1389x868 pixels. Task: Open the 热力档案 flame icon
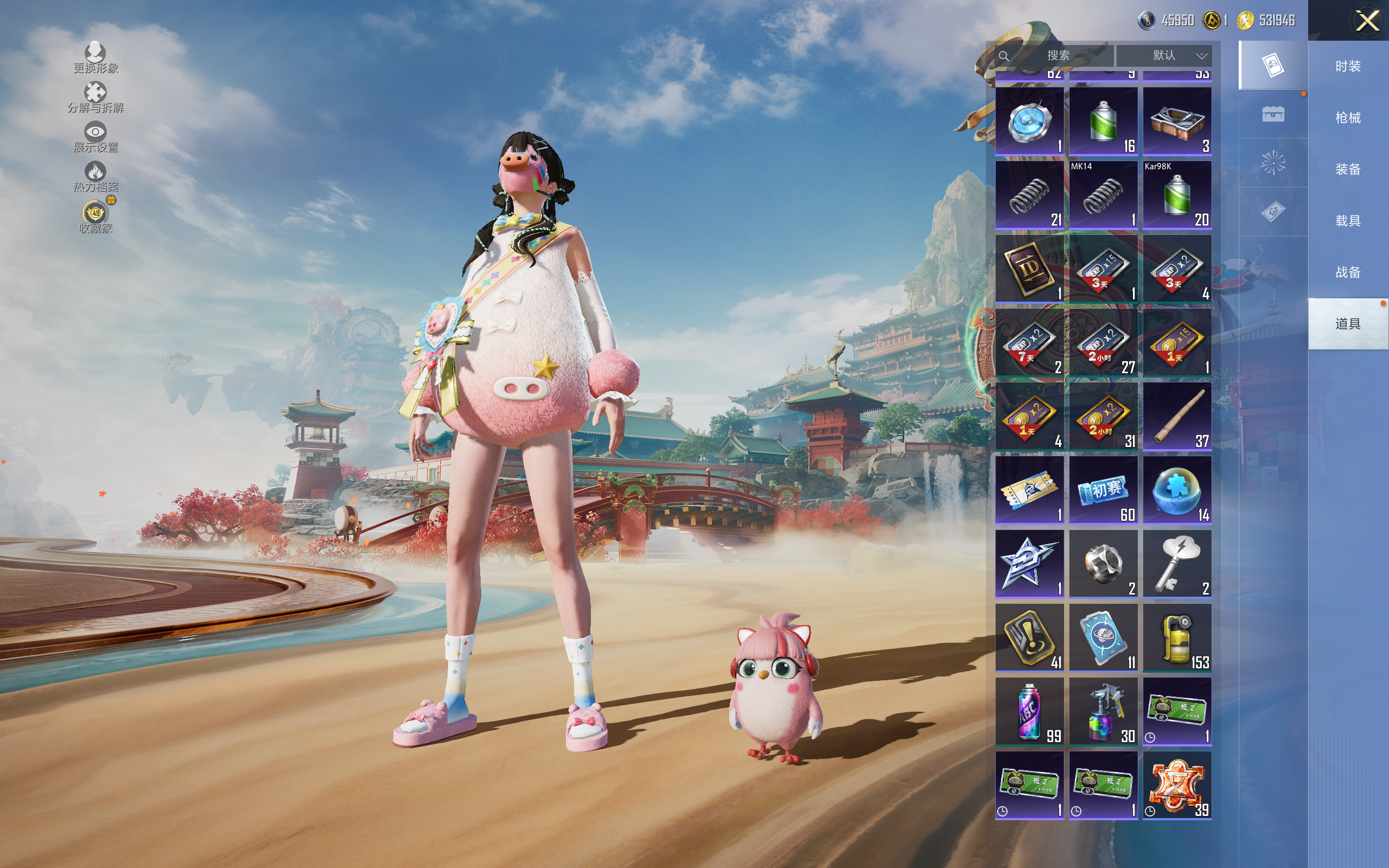pos(95,176)
